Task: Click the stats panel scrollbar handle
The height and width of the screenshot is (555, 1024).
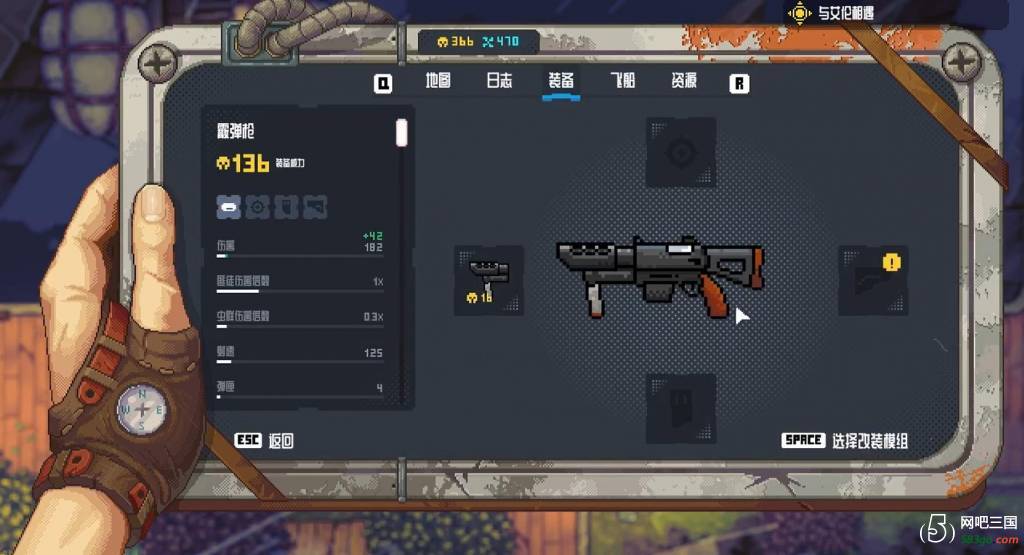Action: click(x=401, y=133)
